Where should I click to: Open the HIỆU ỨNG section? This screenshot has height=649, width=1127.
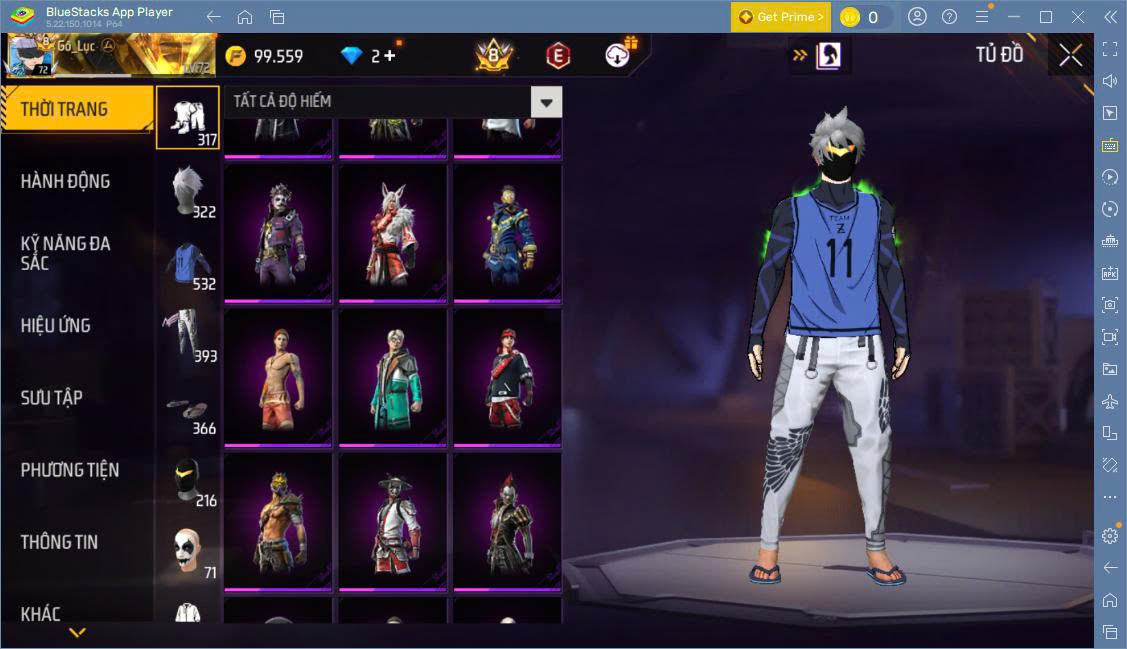click(56, 325)
